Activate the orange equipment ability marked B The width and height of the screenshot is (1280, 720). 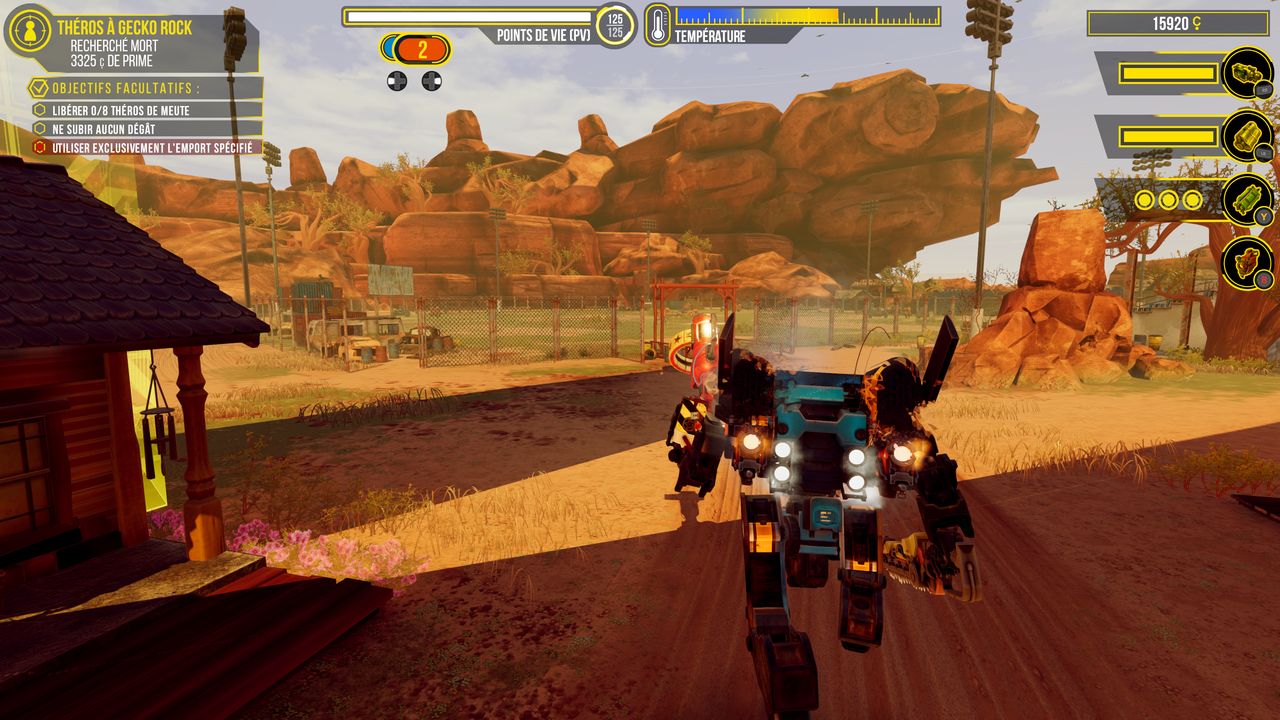1247,263
